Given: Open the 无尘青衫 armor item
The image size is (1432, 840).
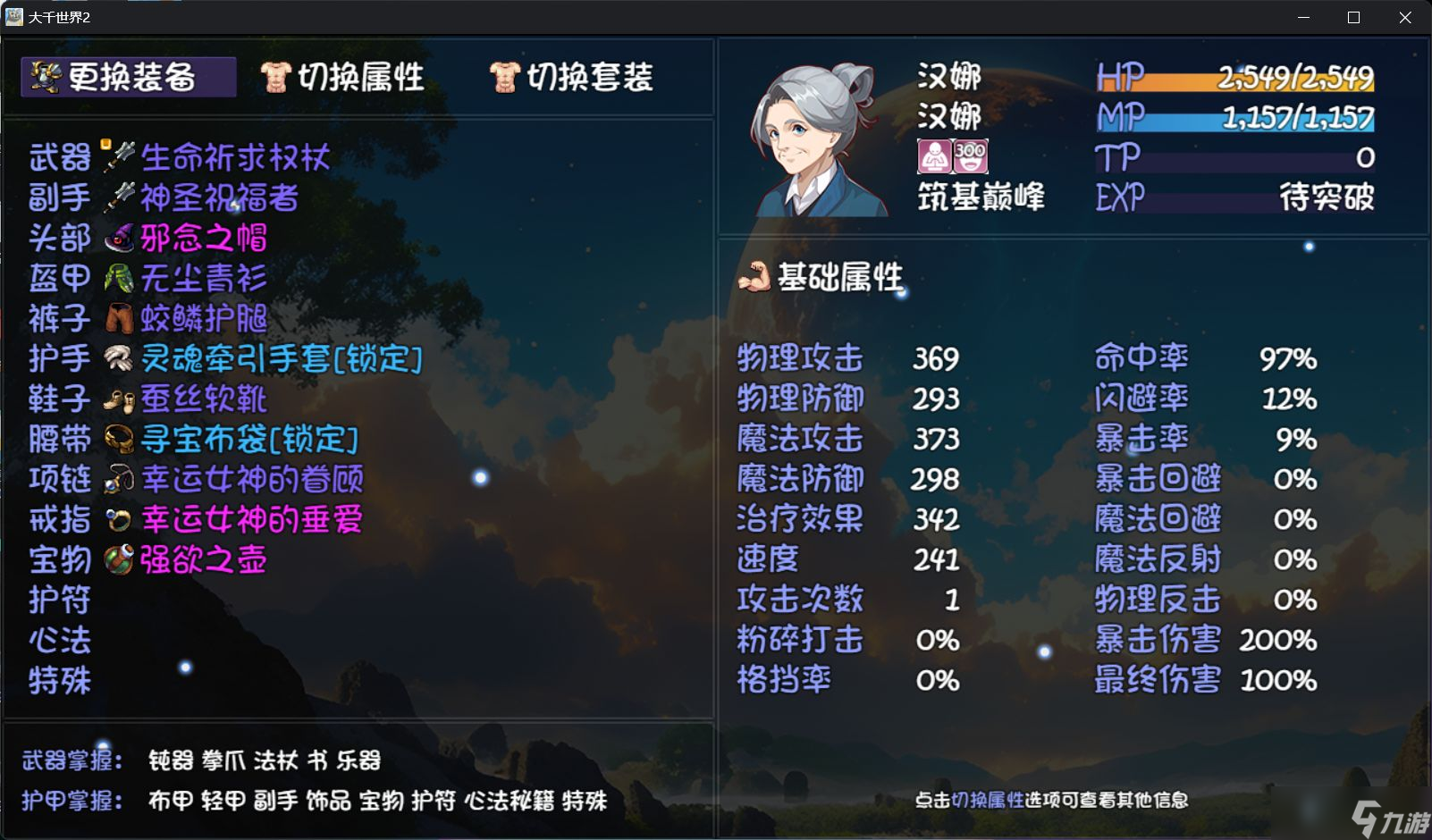Looking at the screenshot, I should click(199, 279).
